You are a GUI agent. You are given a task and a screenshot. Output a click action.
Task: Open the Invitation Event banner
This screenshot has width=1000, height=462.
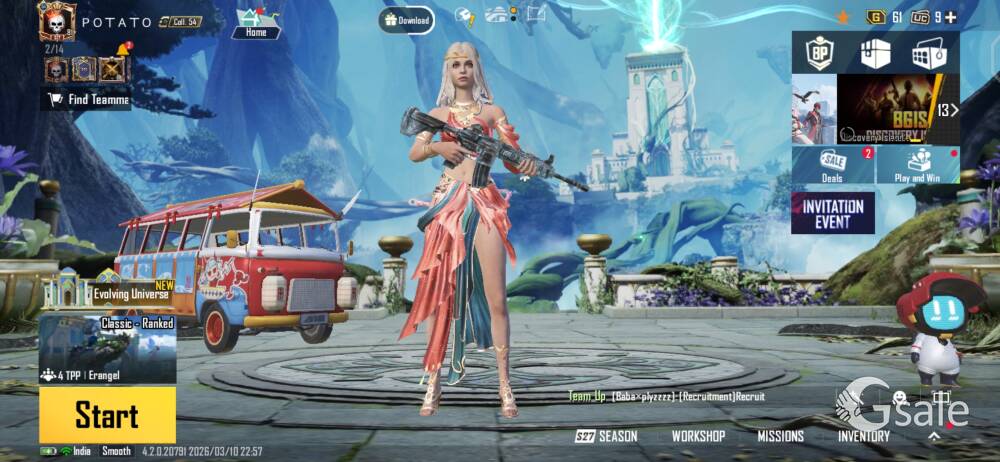coord(832,213)
